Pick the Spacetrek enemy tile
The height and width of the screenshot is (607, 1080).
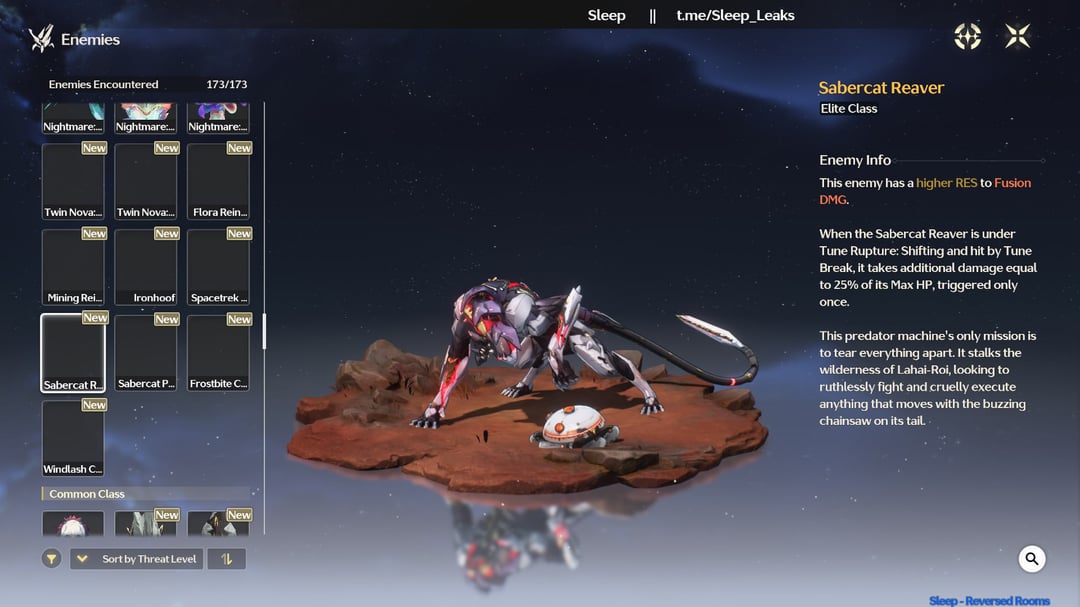(218, 267)
